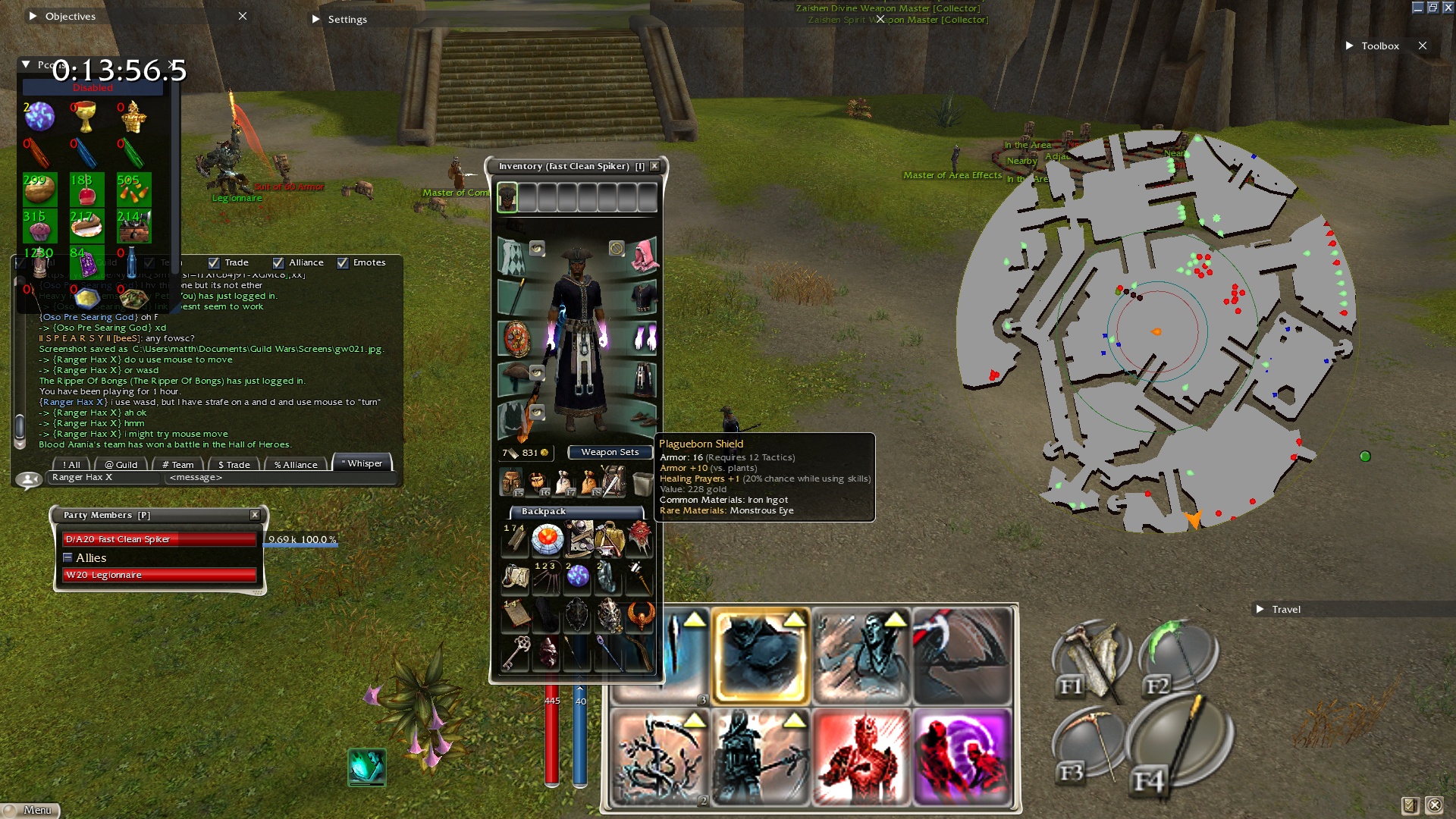Expand the Toolbox panel
The height and width of the screenshot is (819, 1456).
coord(1349,45)
